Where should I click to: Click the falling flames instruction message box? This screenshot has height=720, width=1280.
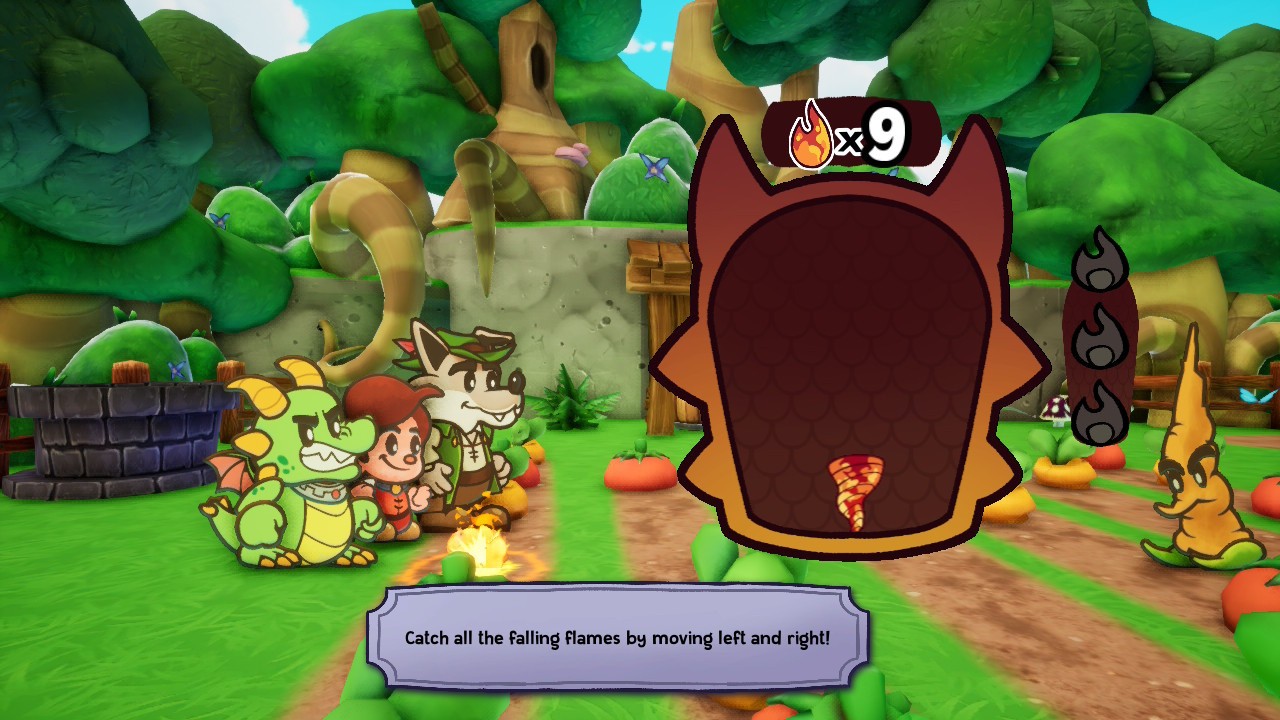click(617, 637)
